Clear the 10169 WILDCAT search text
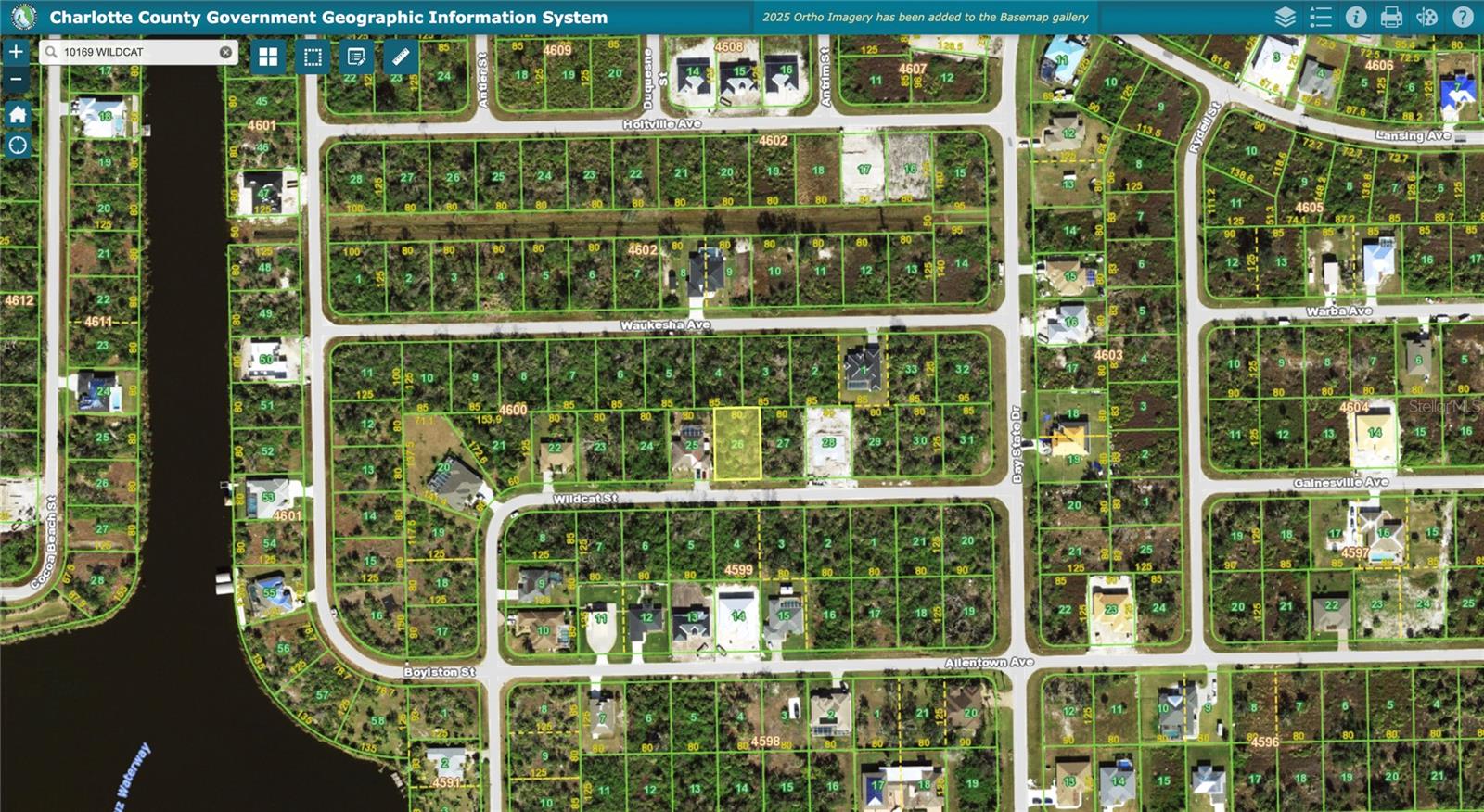1484x812 pixels. pyautogui.click(x=225, y=52)
